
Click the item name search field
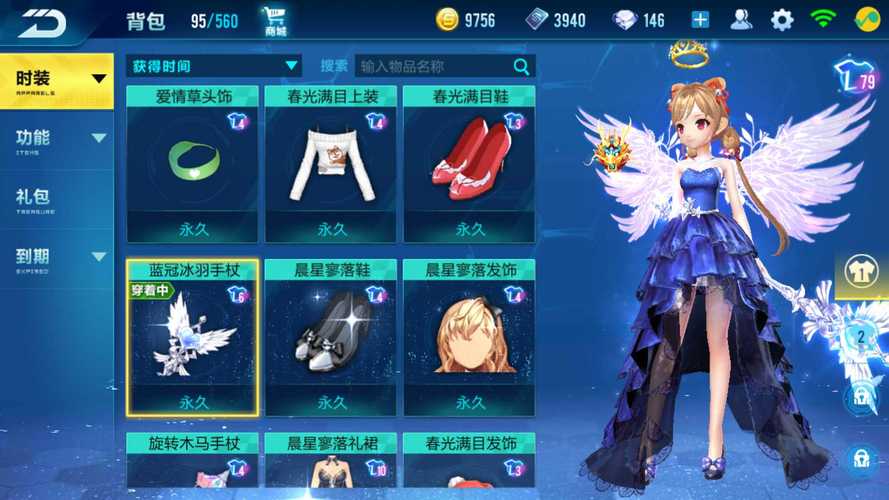tap(435, 66)
